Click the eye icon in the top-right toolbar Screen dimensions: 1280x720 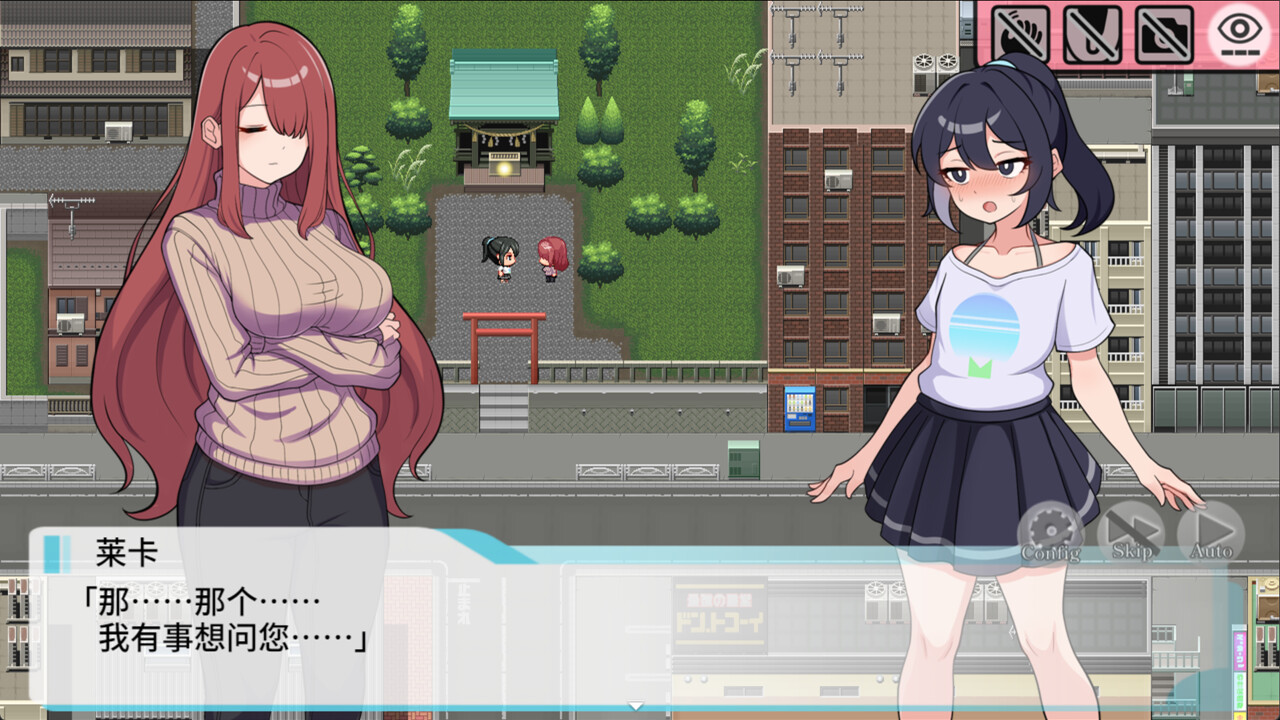(1241, 30)
